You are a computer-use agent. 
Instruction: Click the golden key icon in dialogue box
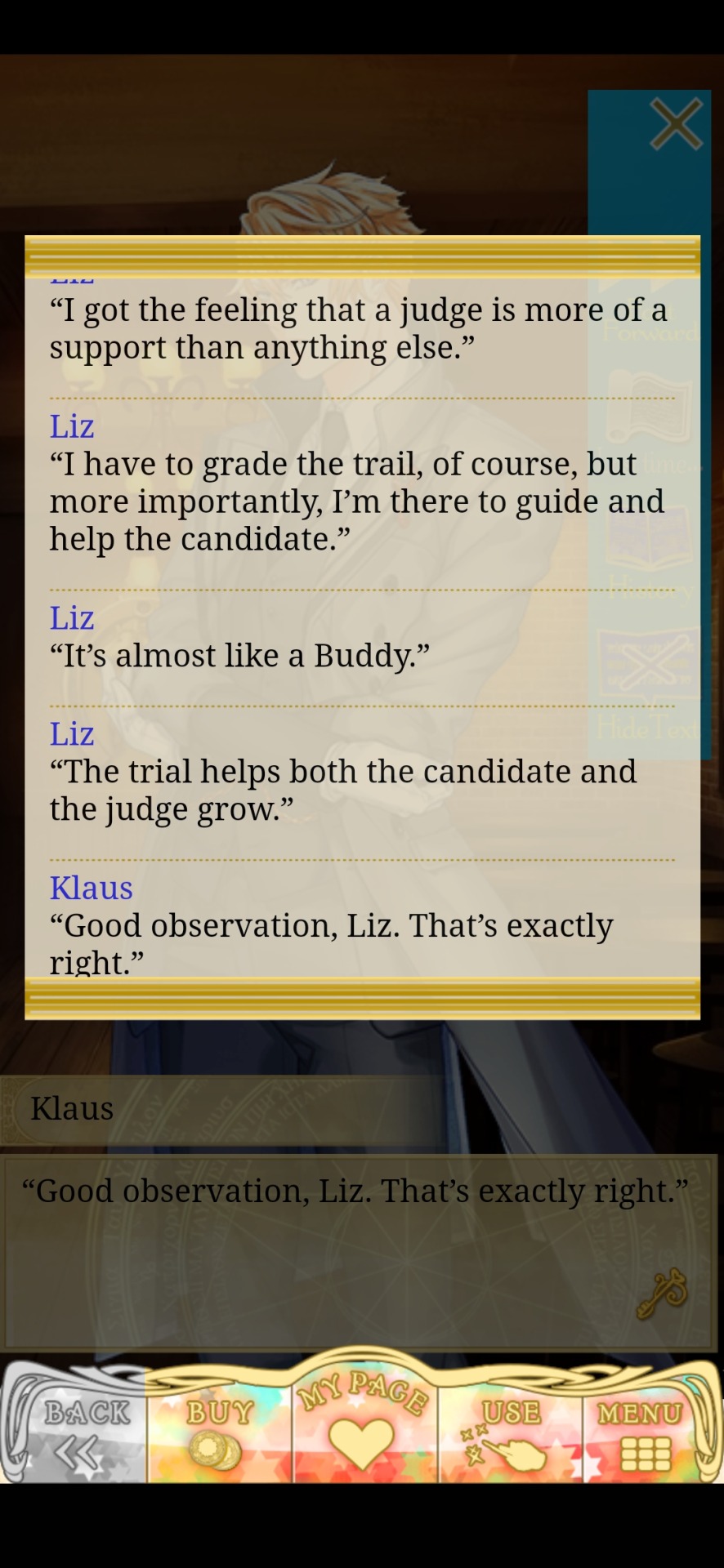[662, 1293]
